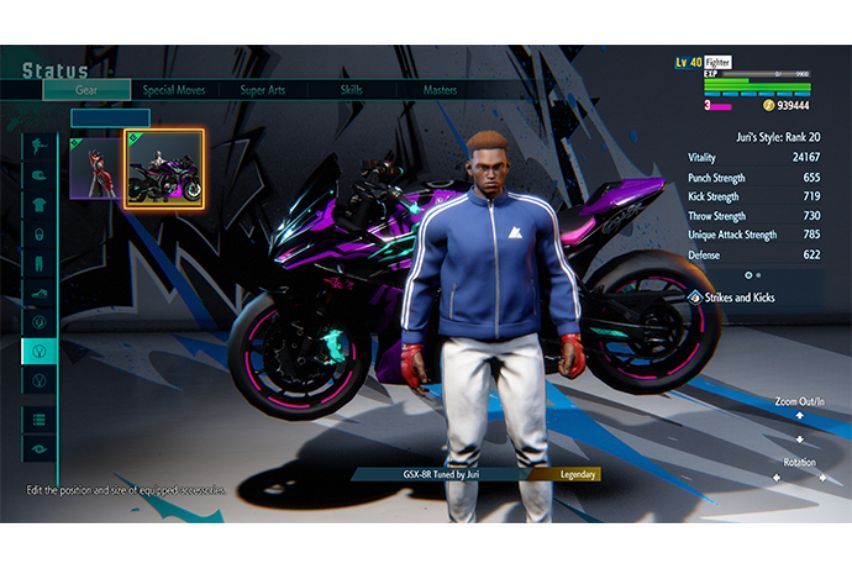Screen dimensions: 852x568
Task: Open the Special Moves tab
Action: point(174,90)
